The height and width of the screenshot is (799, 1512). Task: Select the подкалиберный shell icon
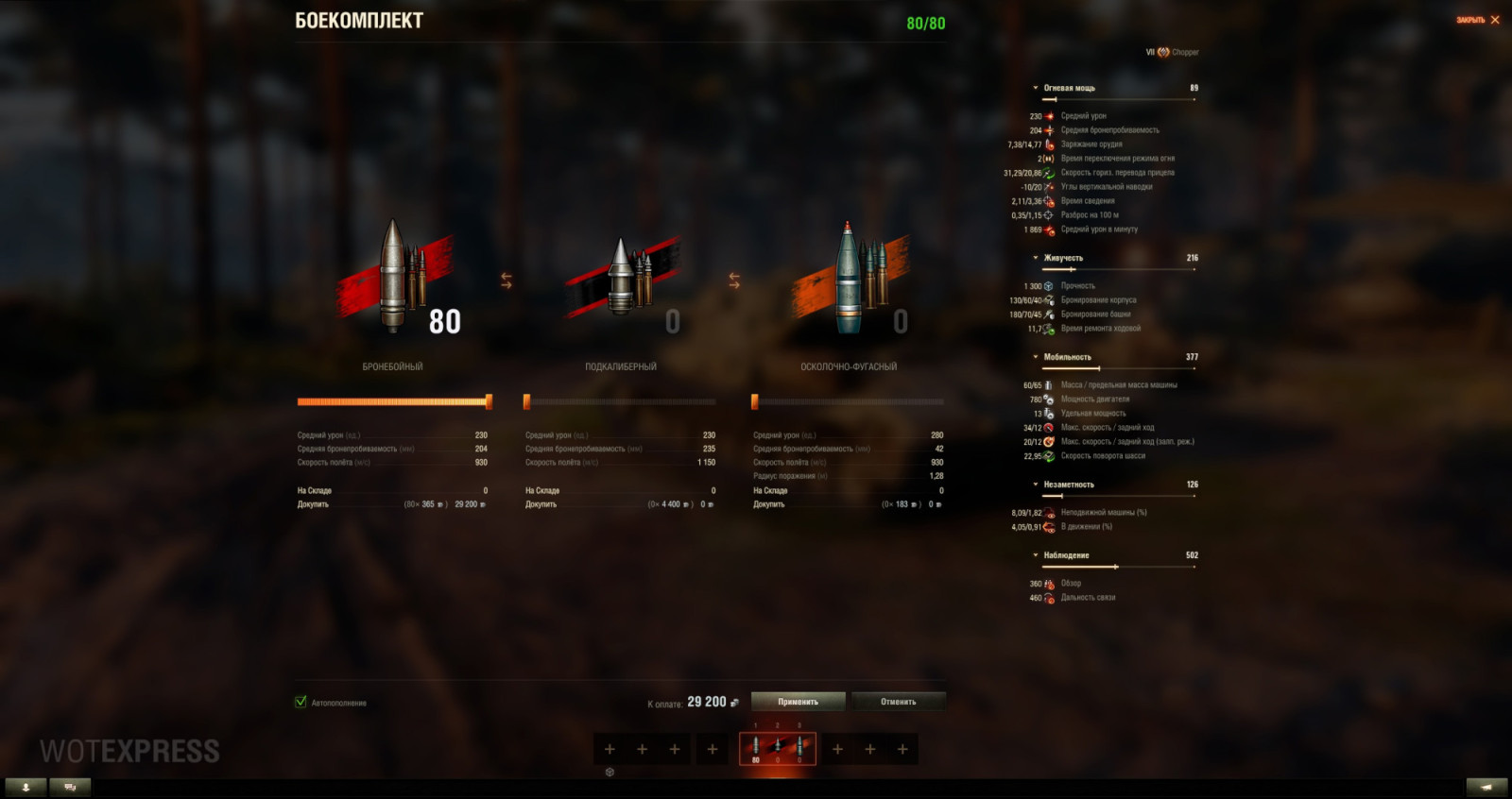[619, 279]
